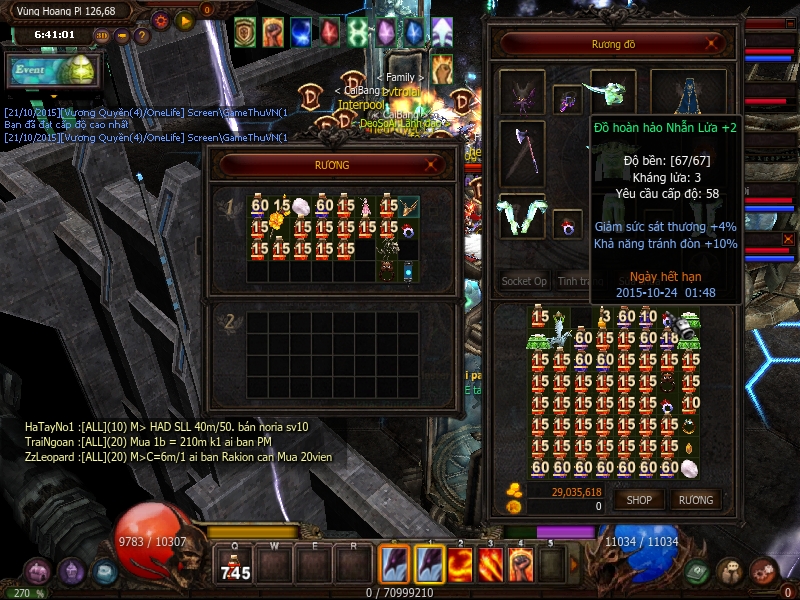The height and width of the screenshot is (600, 800).
Task: Open the SHOP from the inventory
Action: (x=639, y=500)
